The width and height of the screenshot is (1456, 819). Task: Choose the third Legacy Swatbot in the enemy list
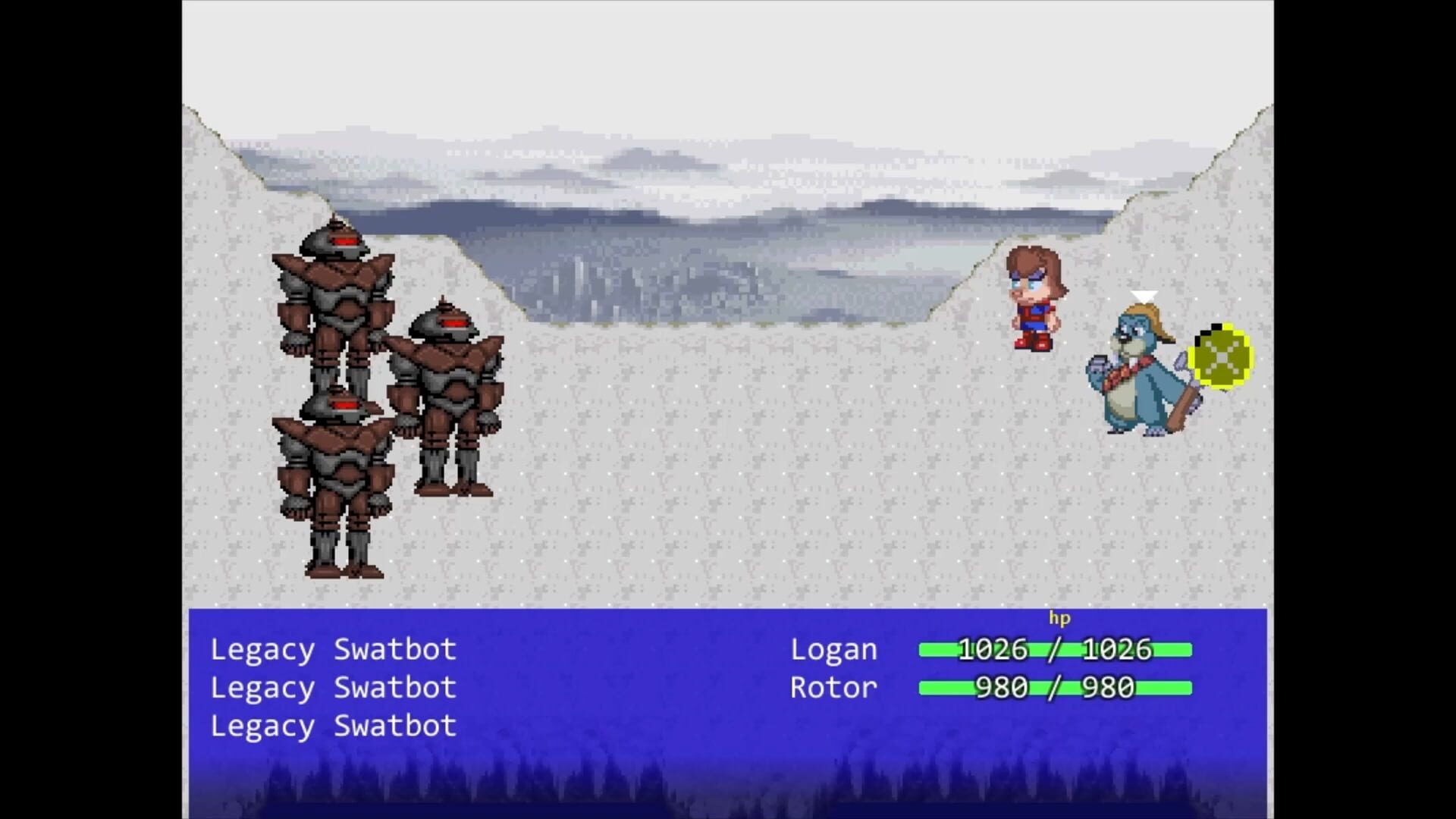click(332, 726)
